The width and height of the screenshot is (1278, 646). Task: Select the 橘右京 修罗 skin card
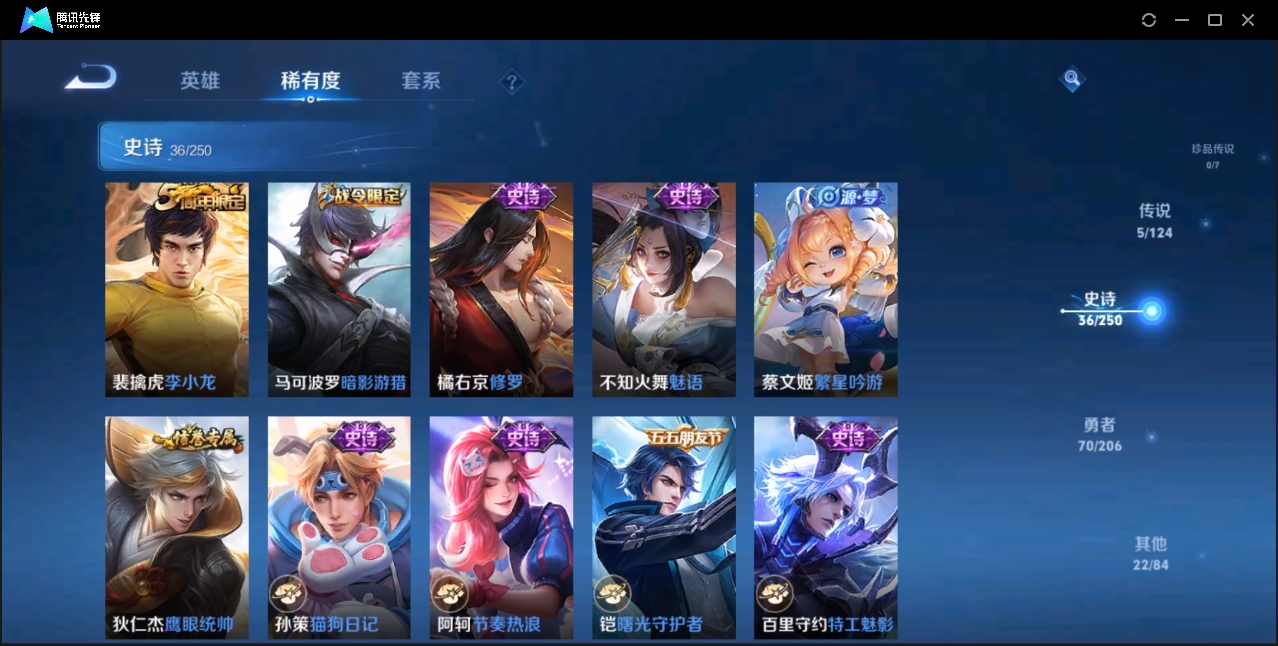tap(501, 290)
